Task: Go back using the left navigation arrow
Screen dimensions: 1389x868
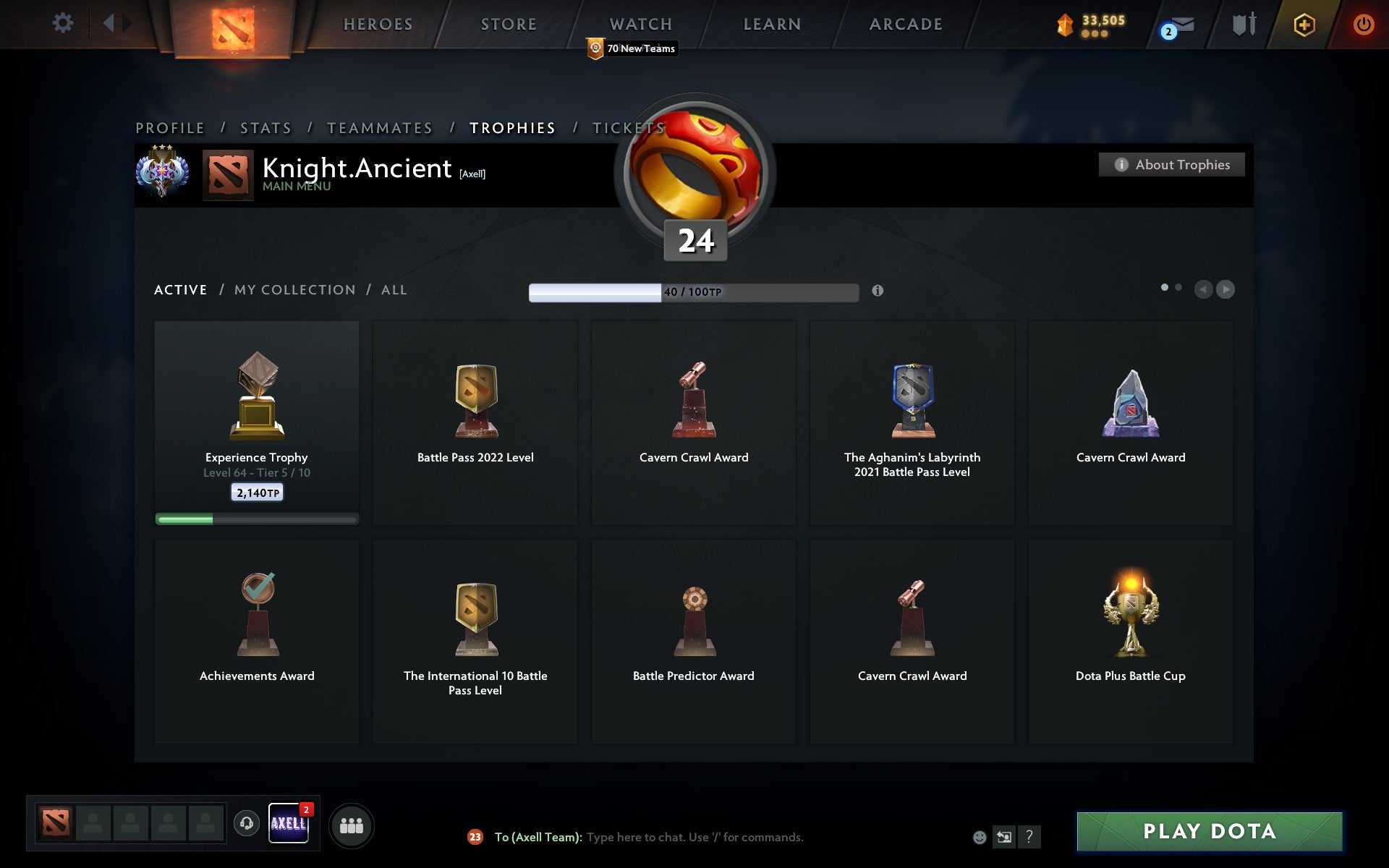Action: click(1202, 289)
